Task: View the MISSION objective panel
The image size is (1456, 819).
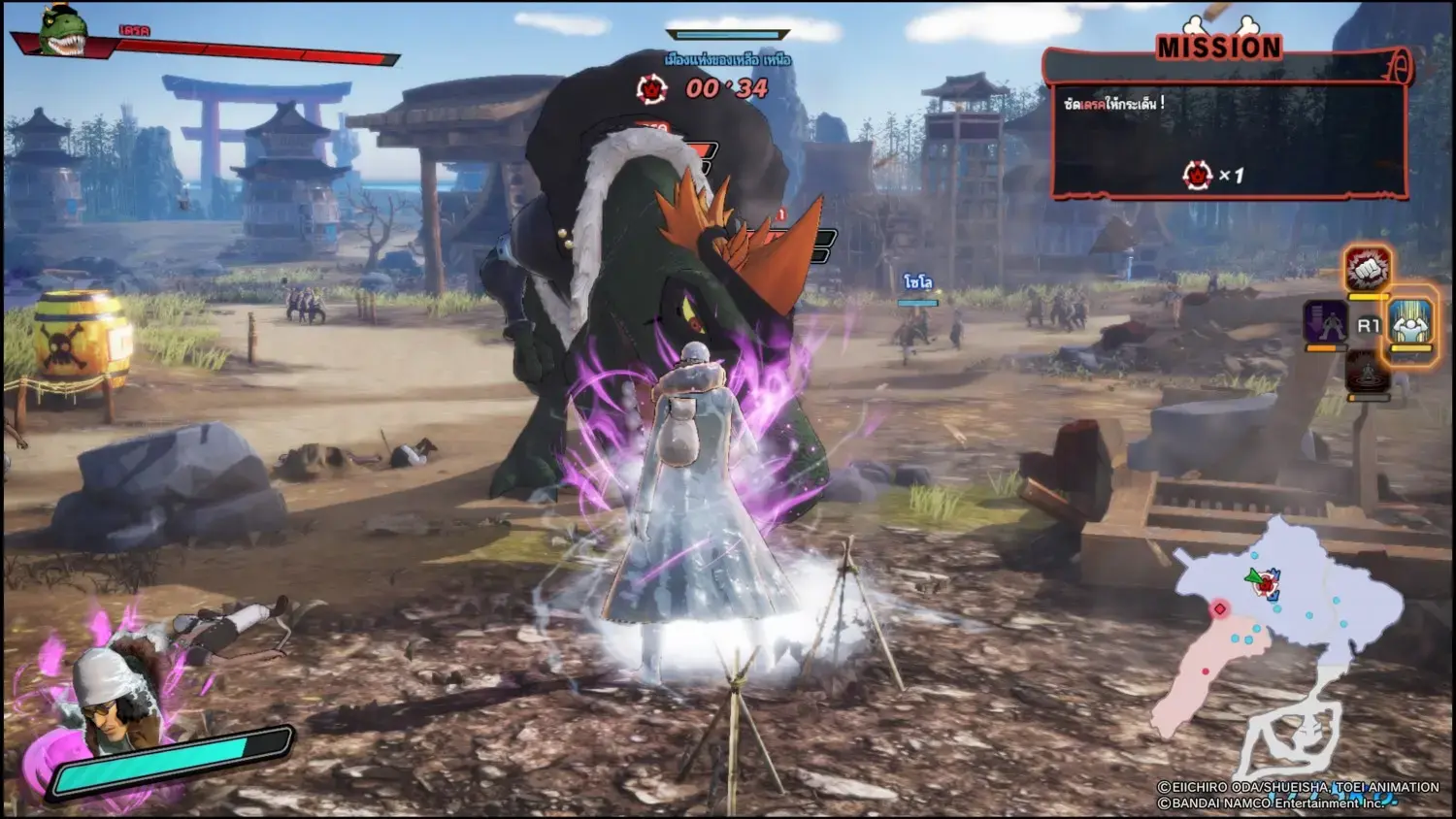Action: (x=1228, y=136)
